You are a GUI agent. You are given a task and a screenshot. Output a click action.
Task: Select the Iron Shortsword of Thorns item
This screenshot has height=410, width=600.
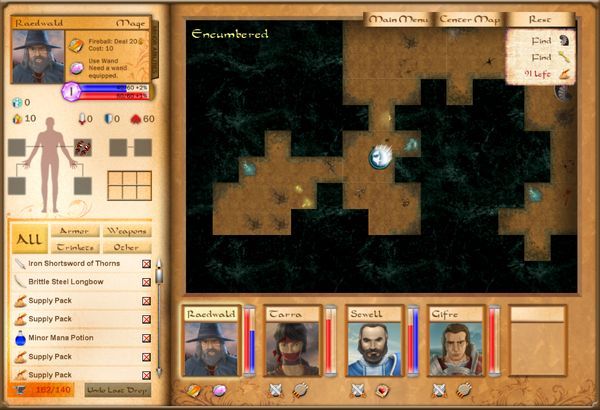tap(73, 263)
